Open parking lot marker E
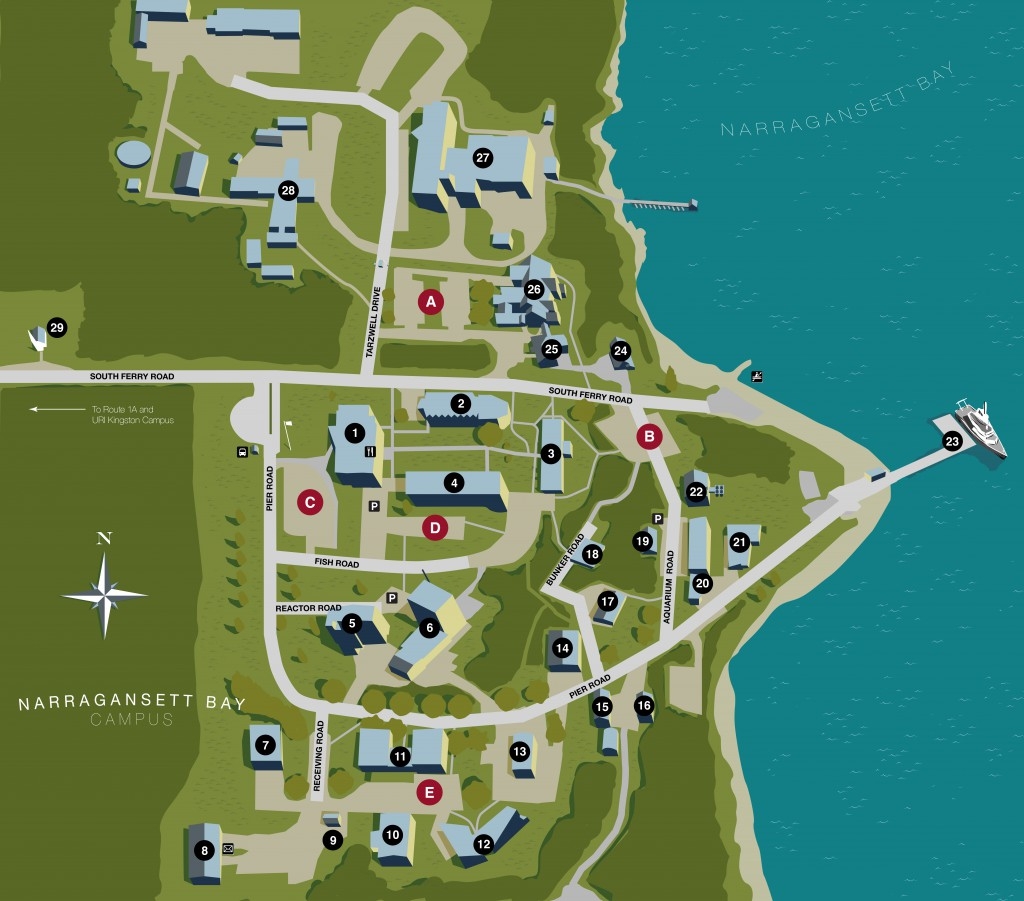Image resolution: width=1024 pixels, height=901 pixels. click(x=429, y=793)
